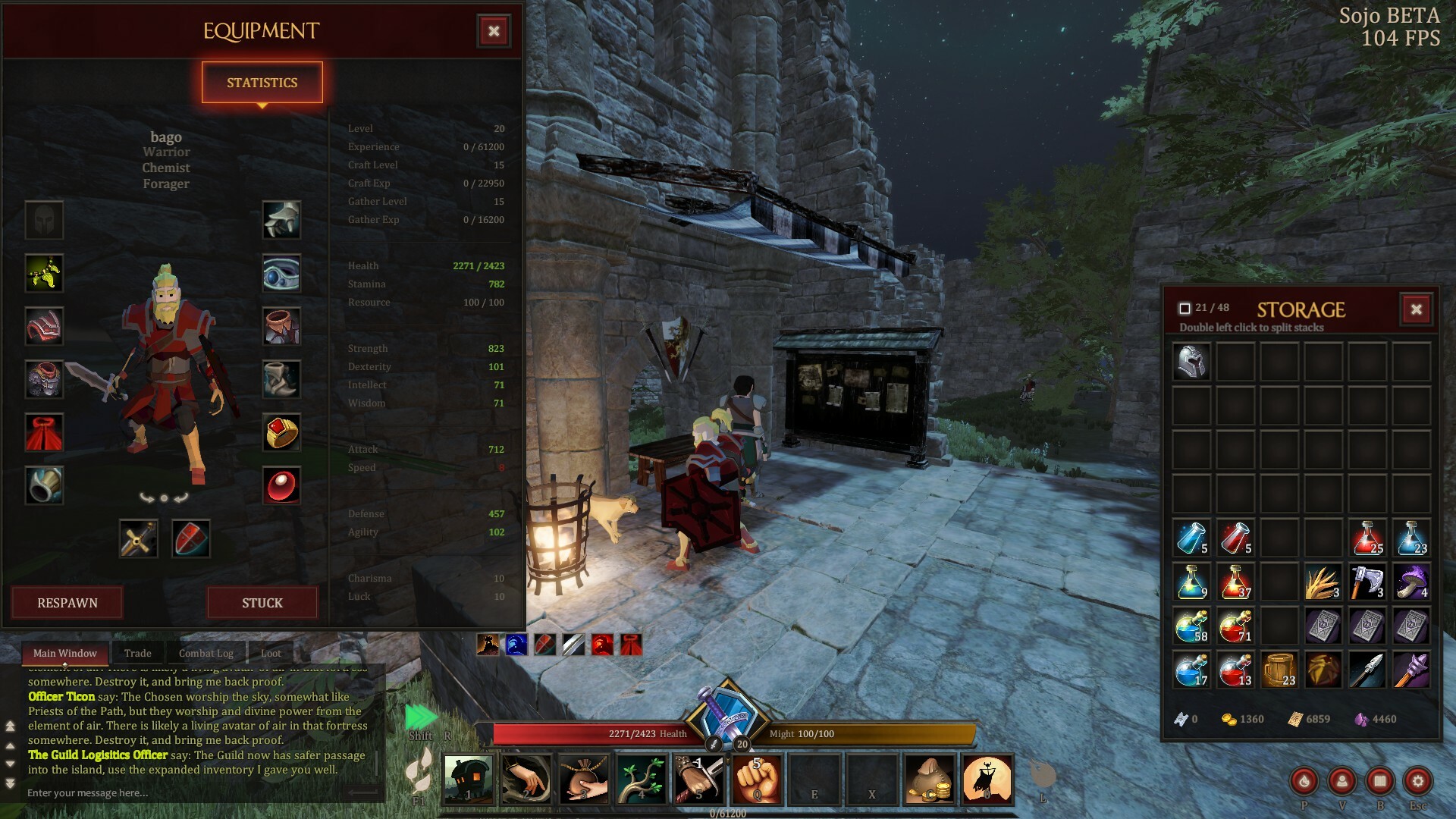Toggle the checkbox beside the 21/48 storage counter

point(1186,306)
